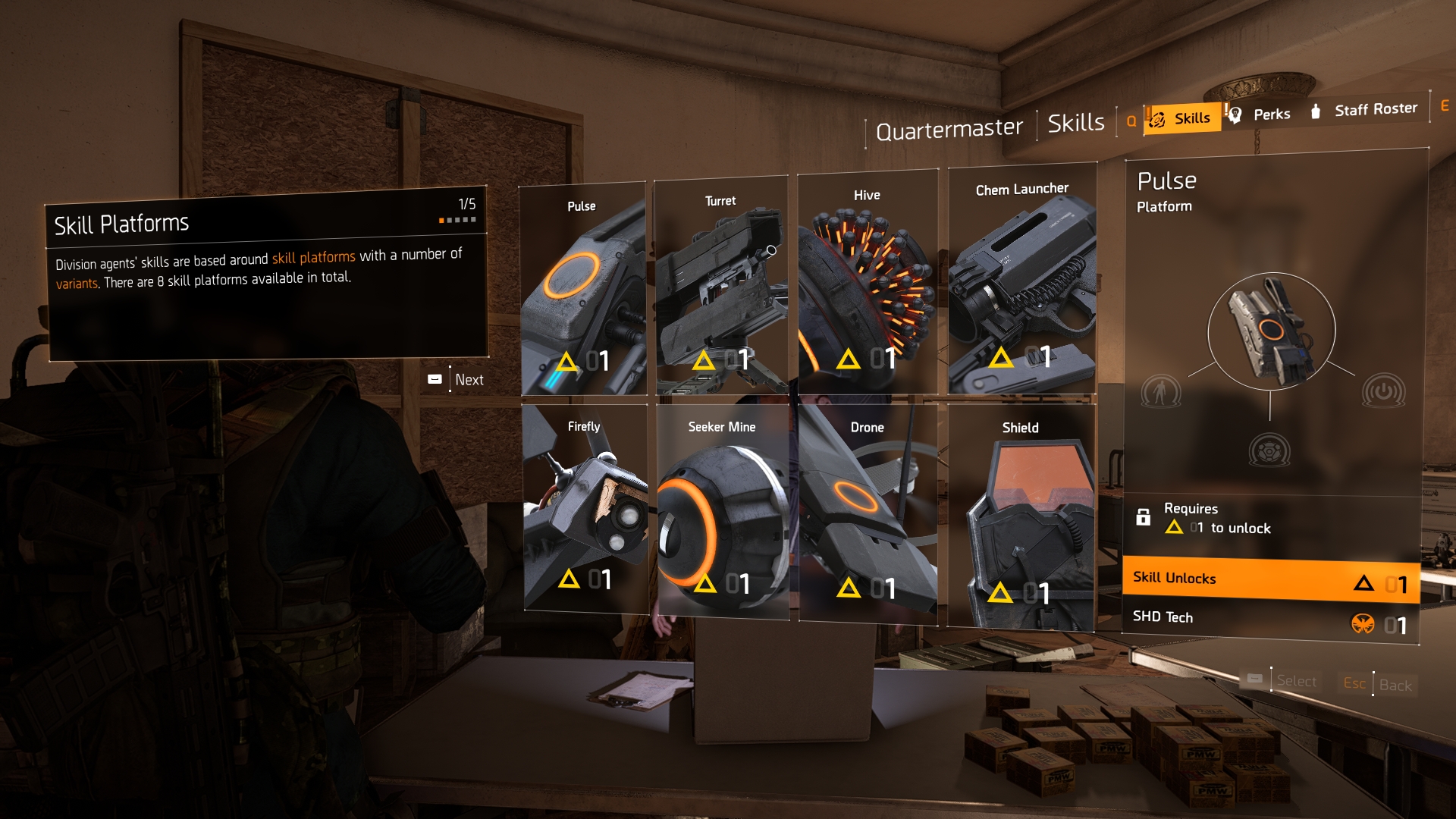Choose the power-symbol Pulse variant icon
Image resolution: width=1456 pixels, height=819 pixels.
click(1383, 392)
